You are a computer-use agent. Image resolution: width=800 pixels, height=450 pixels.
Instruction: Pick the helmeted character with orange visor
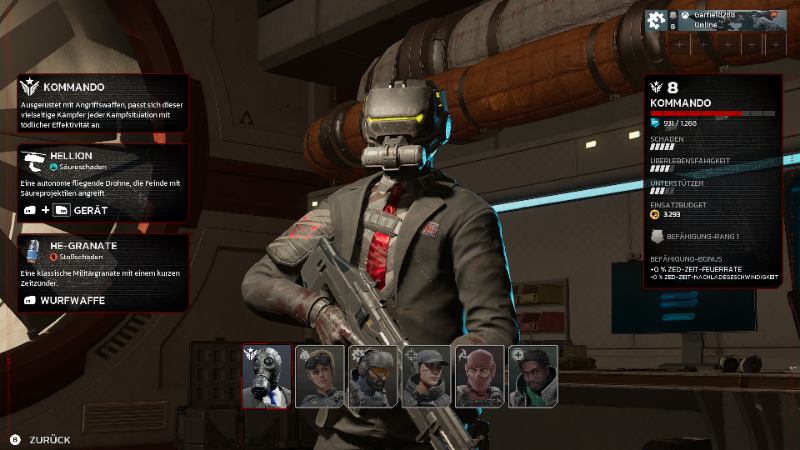pyautogui.click(x=373, y=376)
